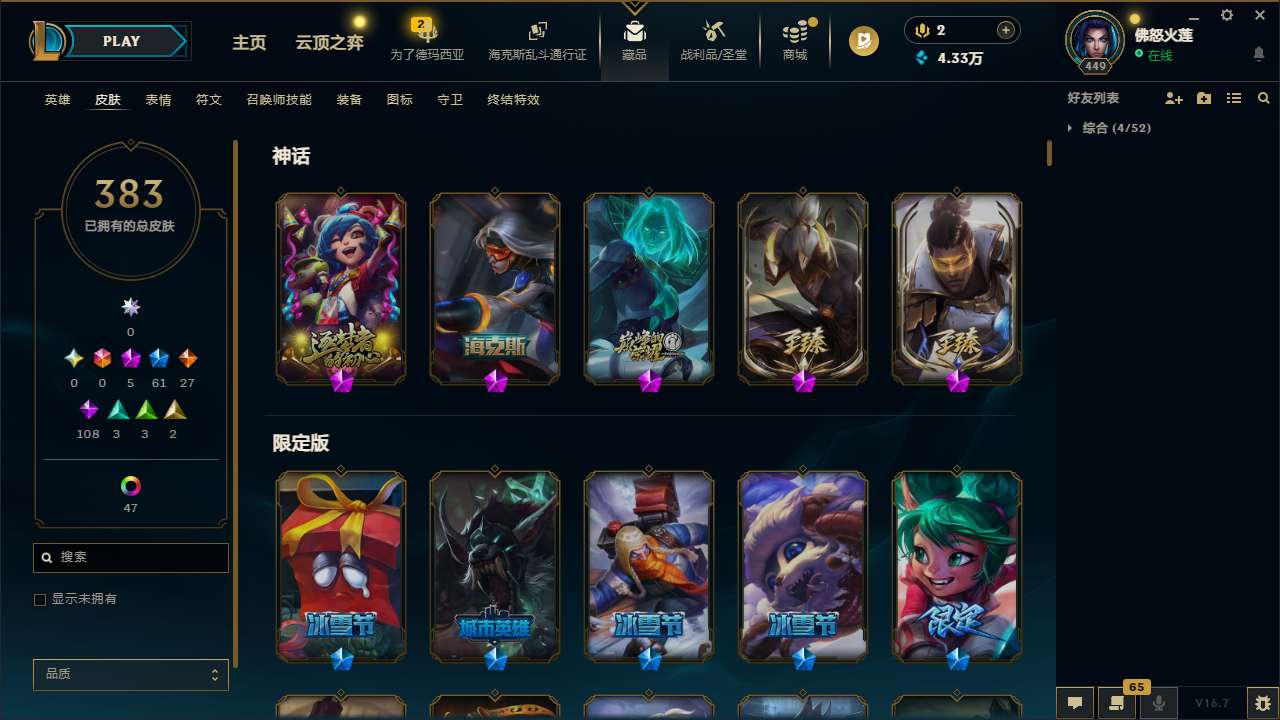1280x720 pixels.
Task: Click the PLAY button
Action: (121, 41)
